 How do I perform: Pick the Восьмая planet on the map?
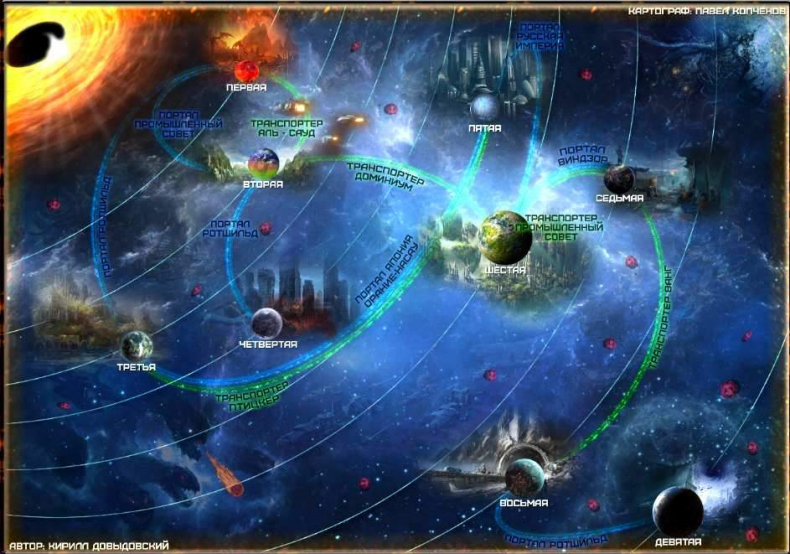[x=524, y=476]
